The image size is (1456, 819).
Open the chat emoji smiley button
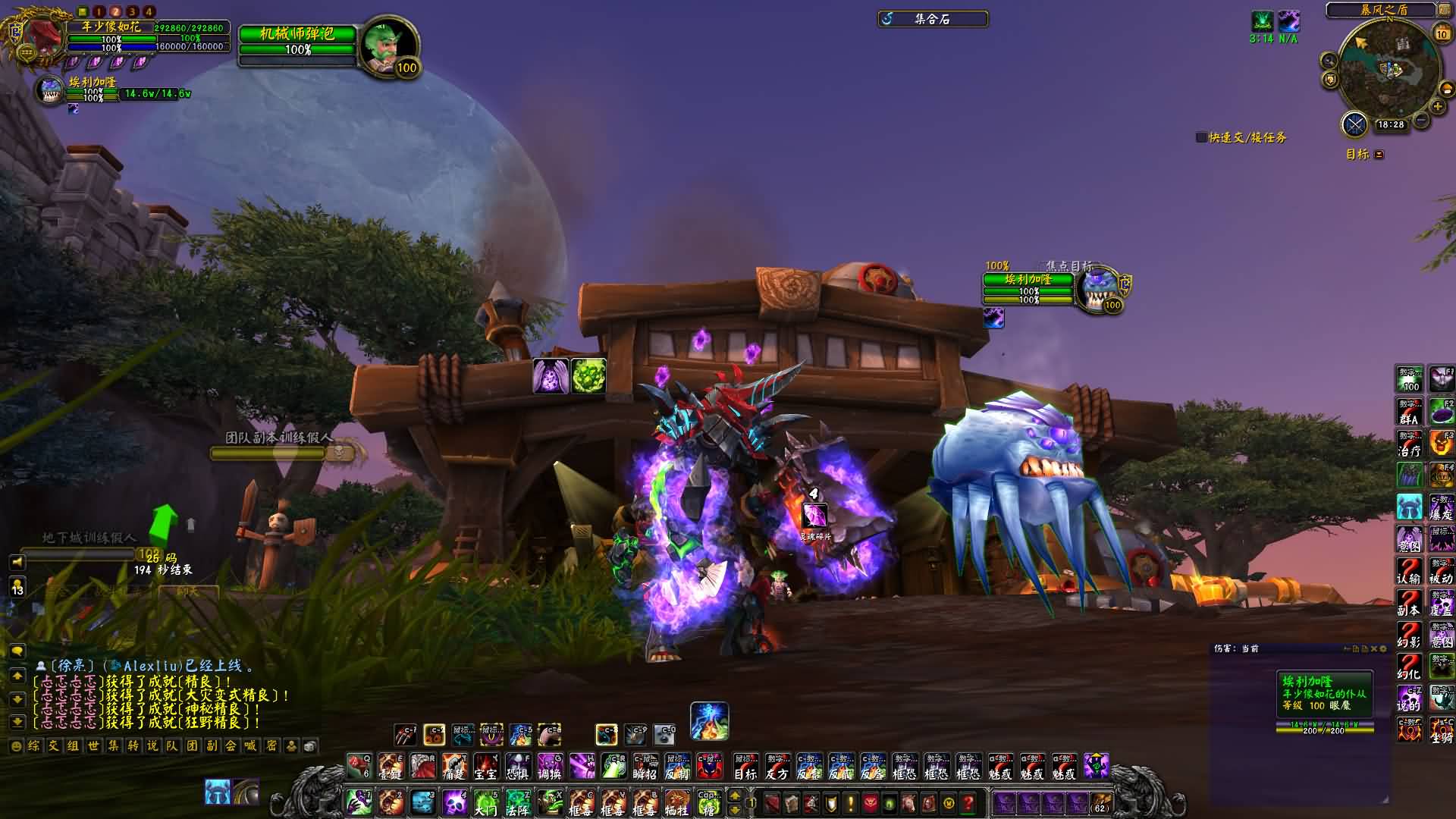(x=16, y=746)
